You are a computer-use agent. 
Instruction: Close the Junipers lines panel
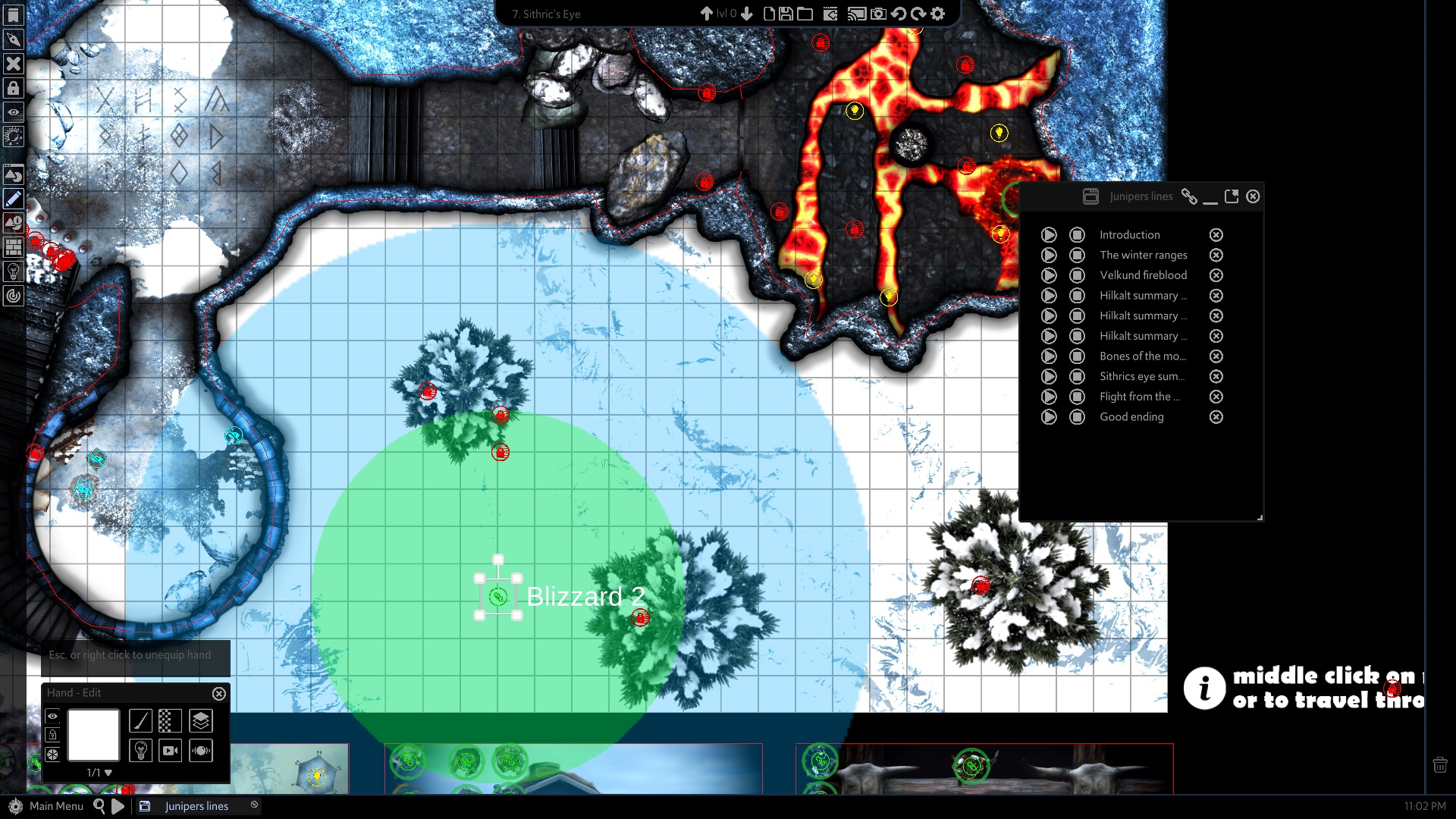click(1253, 196)
